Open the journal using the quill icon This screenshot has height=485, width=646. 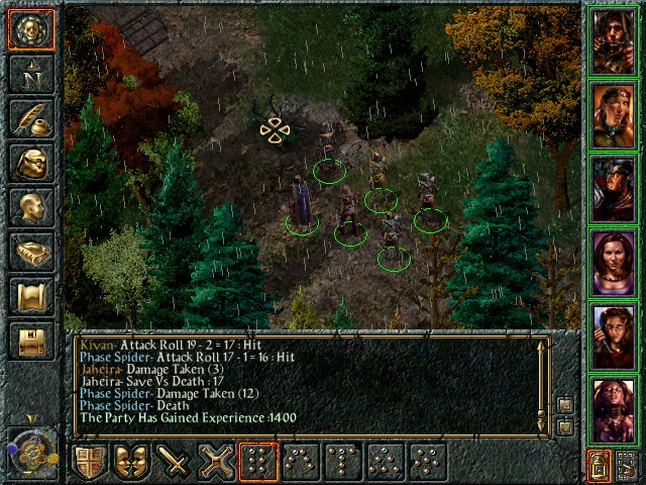(30, 119)
